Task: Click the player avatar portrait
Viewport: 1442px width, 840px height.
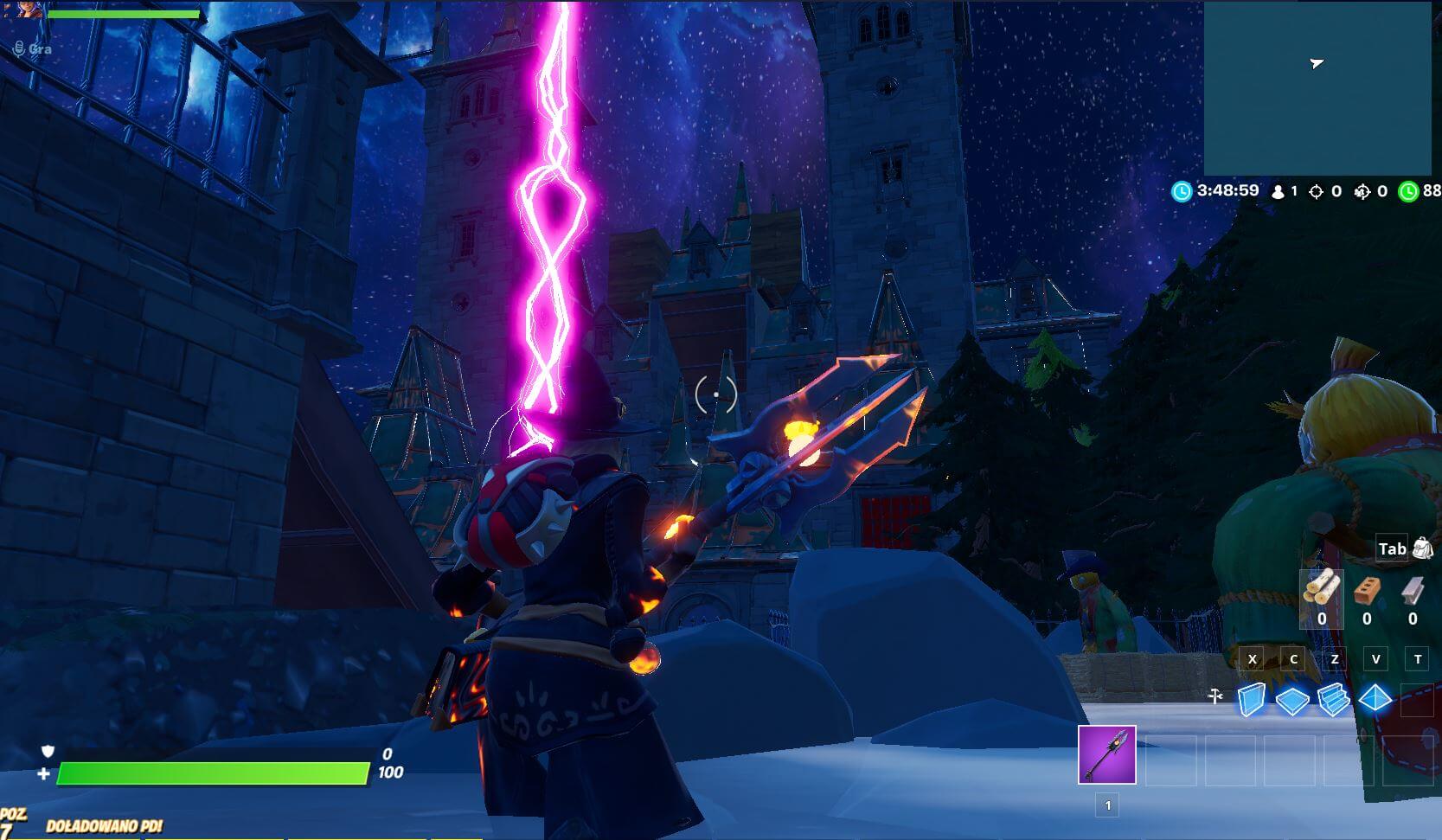Action: [29, 10]
